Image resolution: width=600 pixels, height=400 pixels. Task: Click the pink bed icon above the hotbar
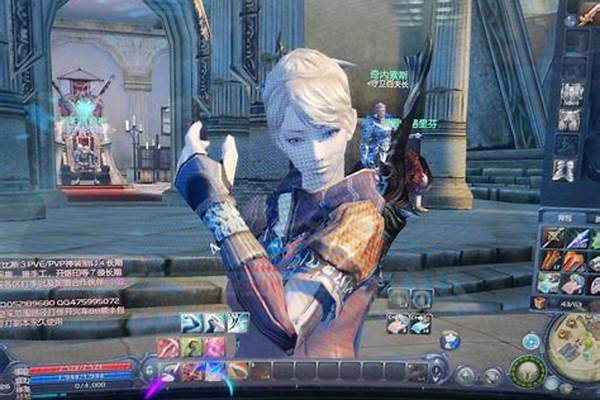[x=399, y=323]
